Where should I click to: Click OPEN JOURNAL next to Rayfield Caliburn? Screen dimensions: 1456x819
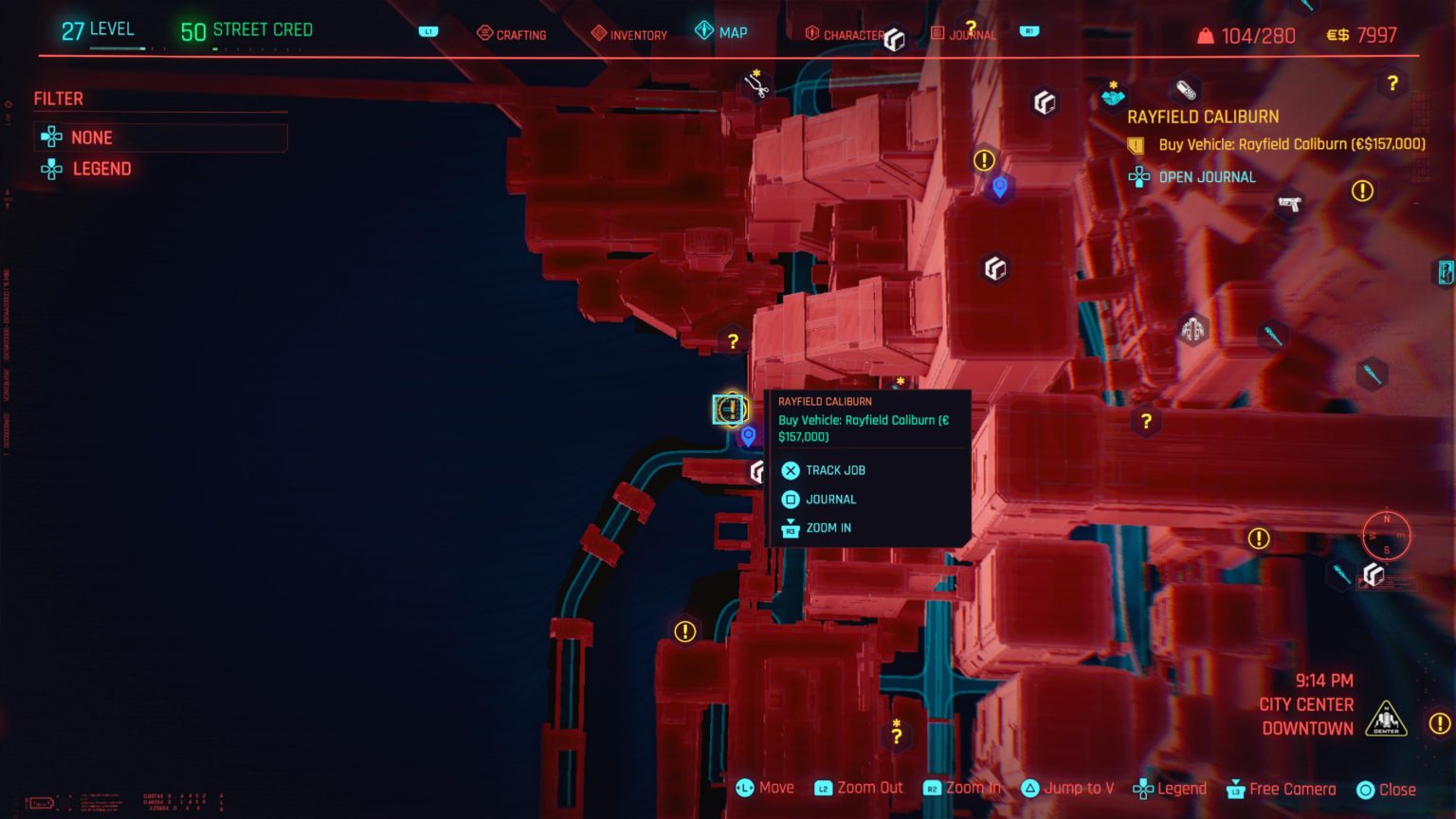coord(1206,176)
